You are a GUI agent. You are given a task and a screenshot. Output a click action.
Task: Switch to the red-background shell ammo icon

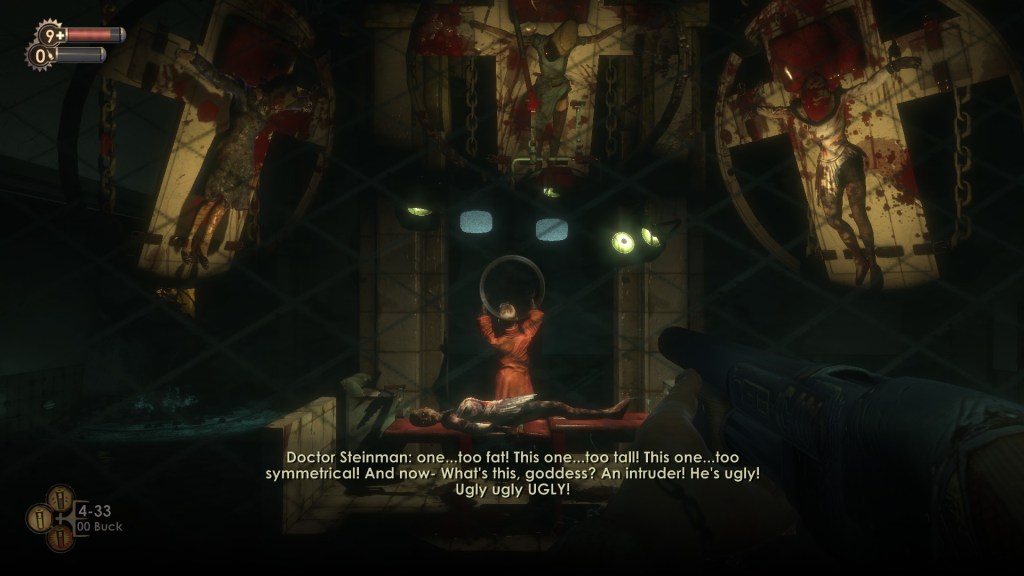click(61, 538)
